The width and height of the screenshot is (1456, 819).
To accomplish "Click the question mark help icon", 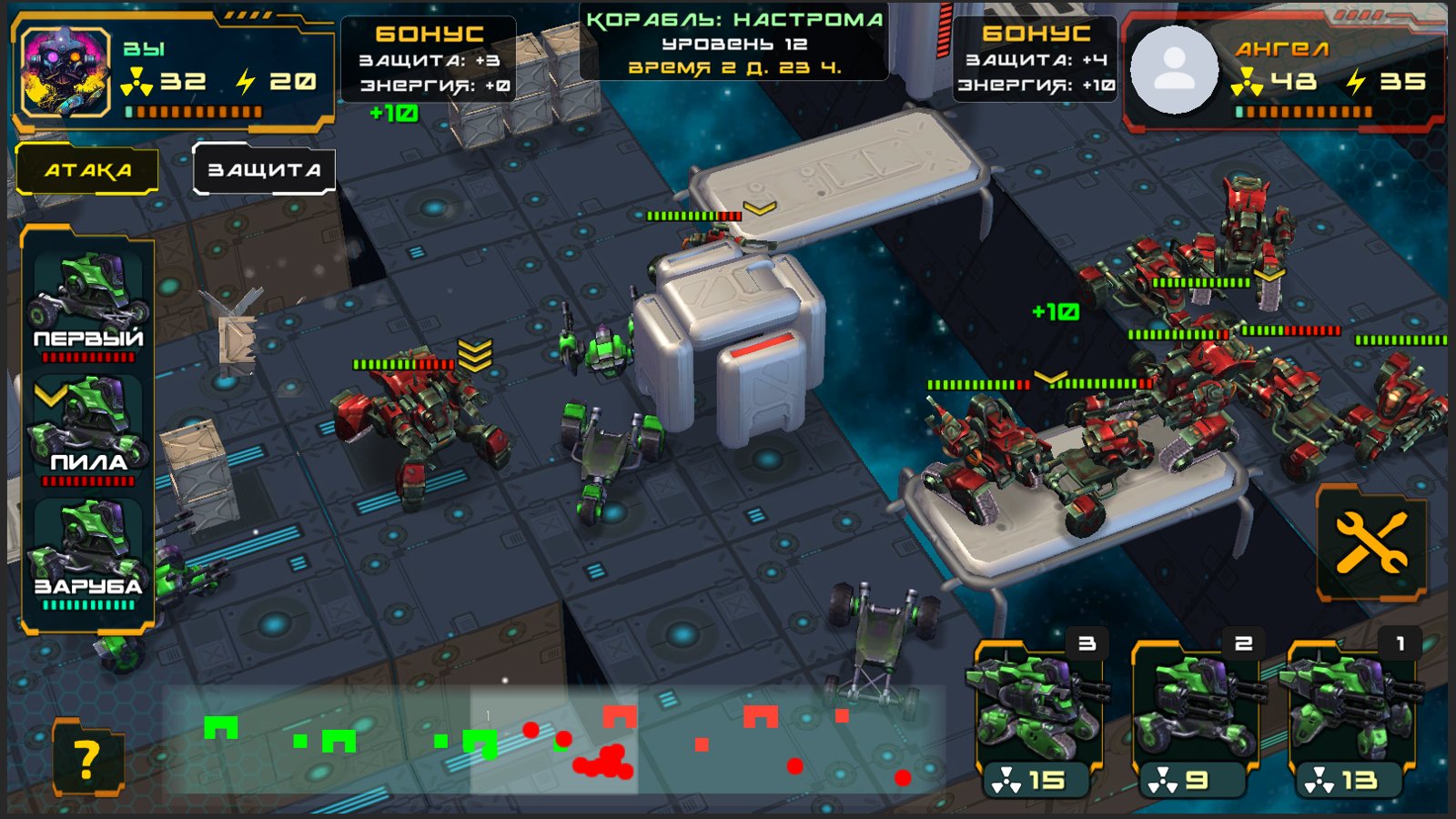I will pos(88,756).
